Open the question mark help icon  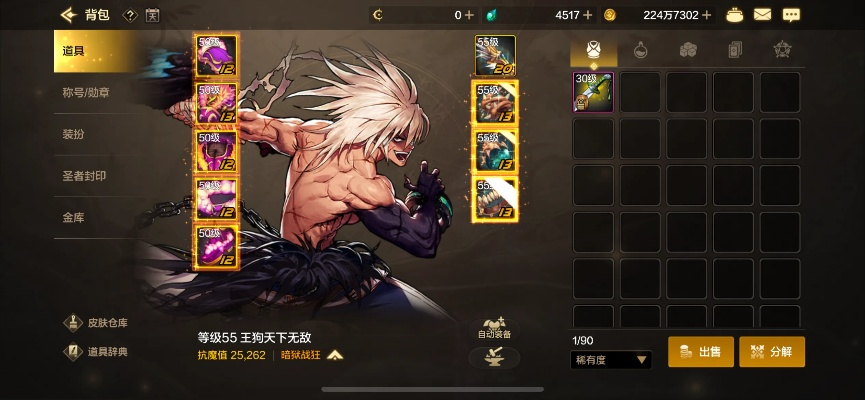click(x=130, y=15)
